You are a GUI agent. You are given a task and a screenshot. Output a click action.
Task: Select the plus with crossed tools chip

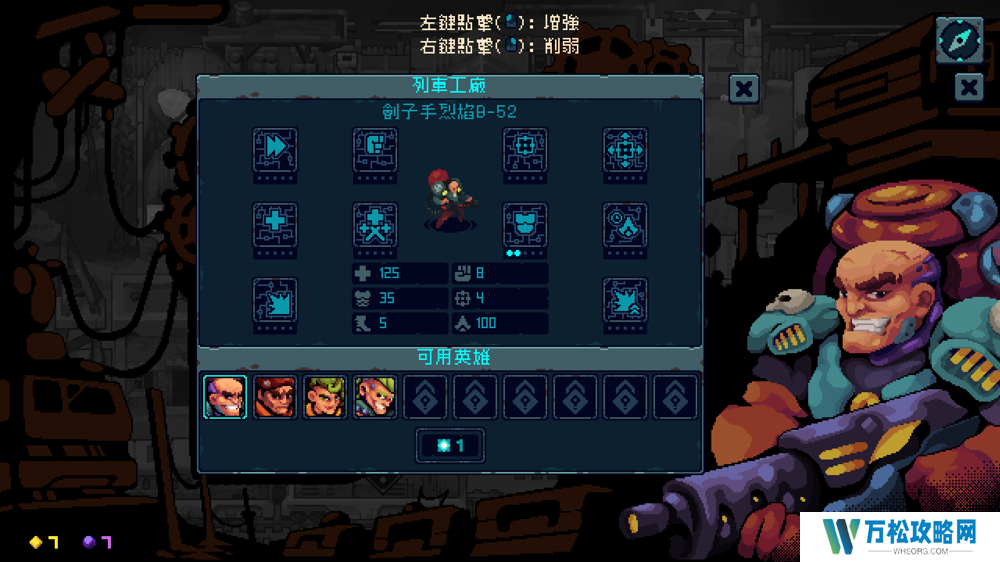click(375, 225)
